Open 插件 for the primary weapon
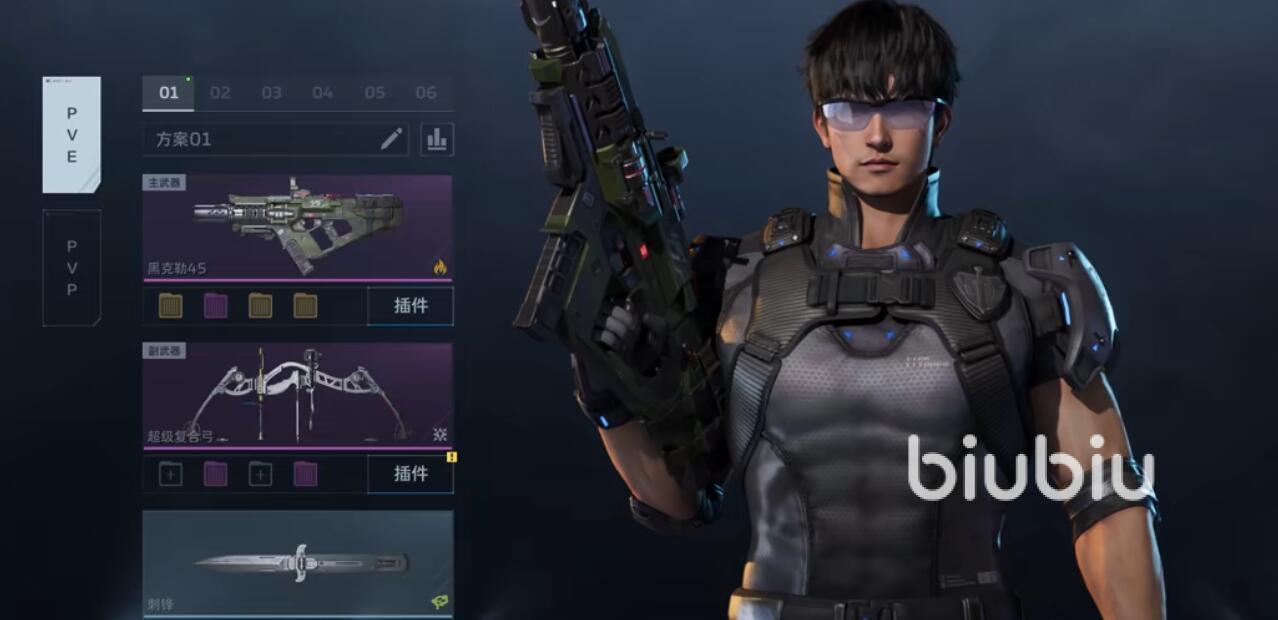This screenshot has width=1278, height=620. click(410, 306)
